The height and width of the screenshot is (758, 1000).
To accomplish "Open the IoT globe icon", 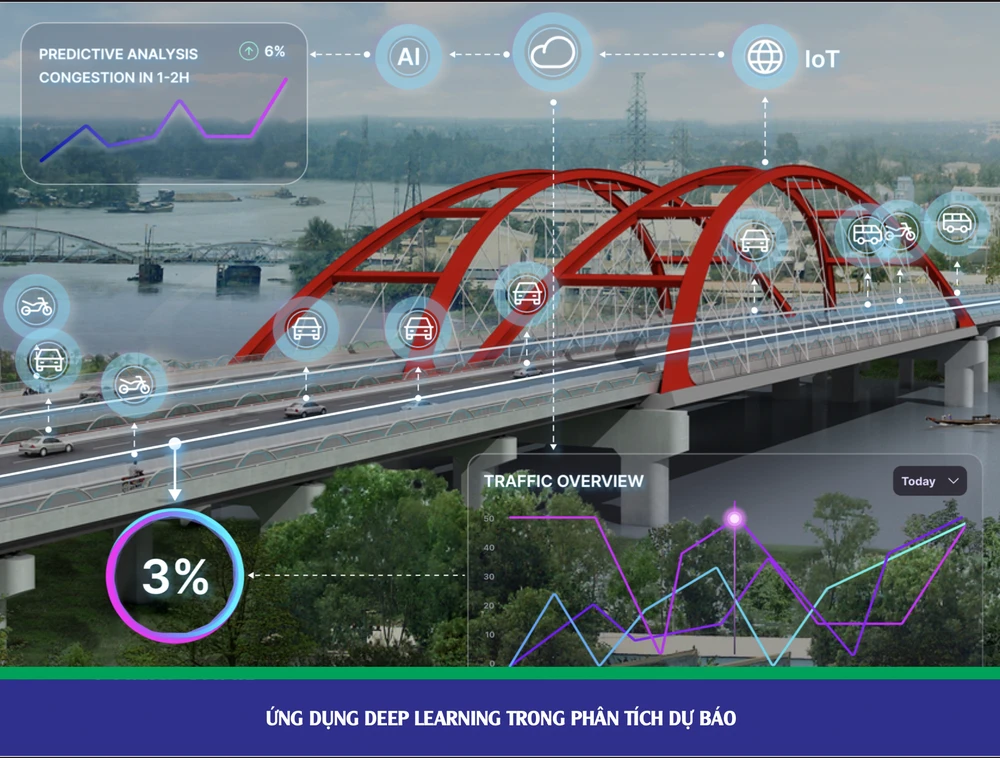I will tap(765, 57).
